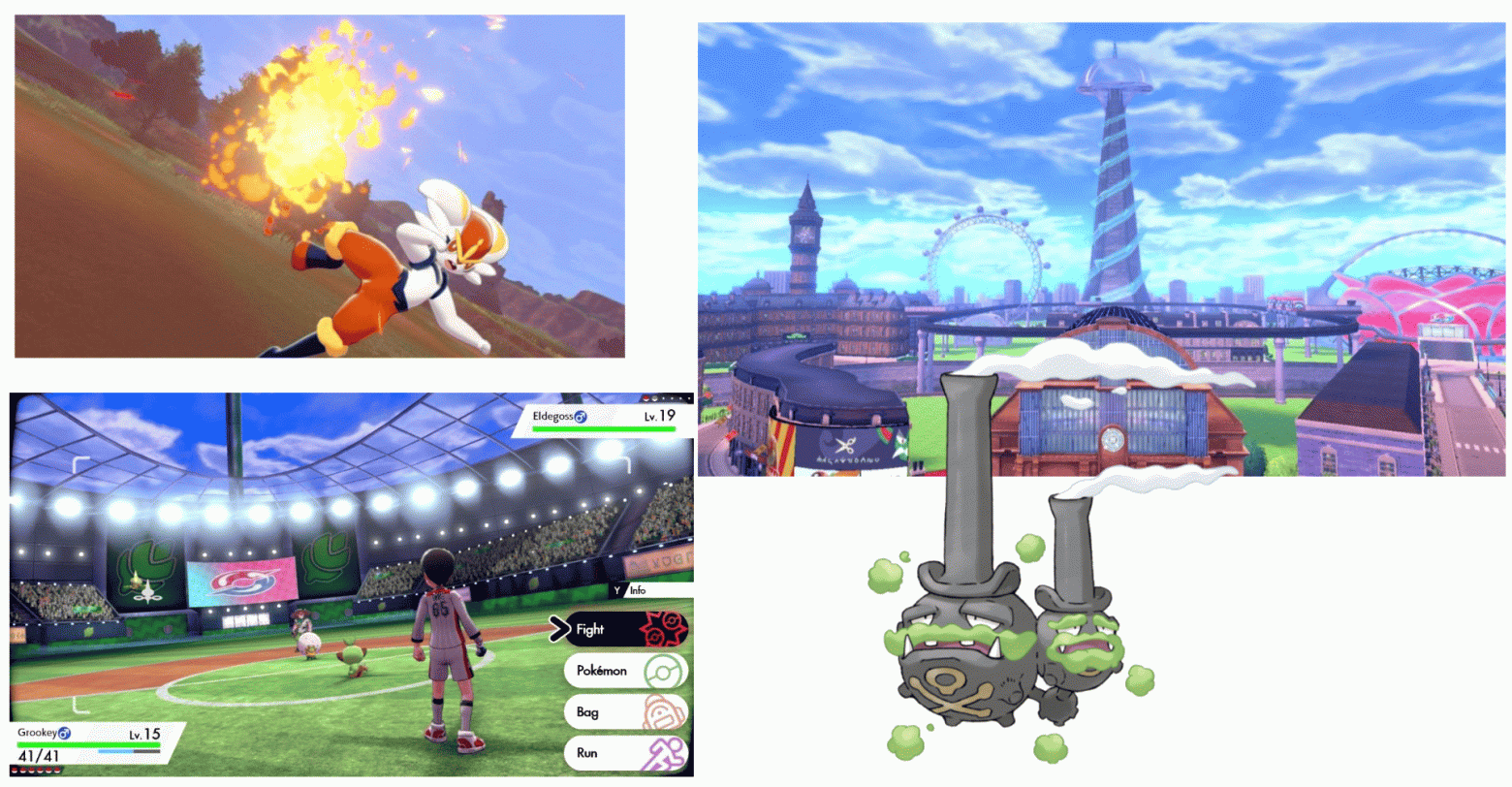The width and height of the screenshot is (1512, 787).
Task: Select the Fight option's red attack icon
Action: [665, 630]
